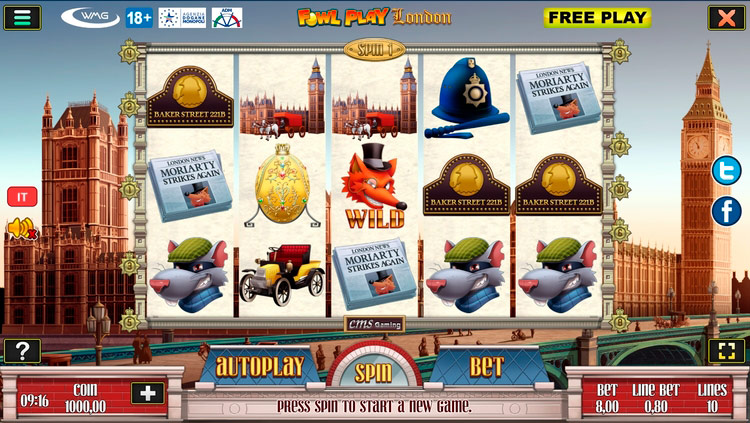Close the game with the X button
This screenshot has height=423, width=750.
point(725,17)
